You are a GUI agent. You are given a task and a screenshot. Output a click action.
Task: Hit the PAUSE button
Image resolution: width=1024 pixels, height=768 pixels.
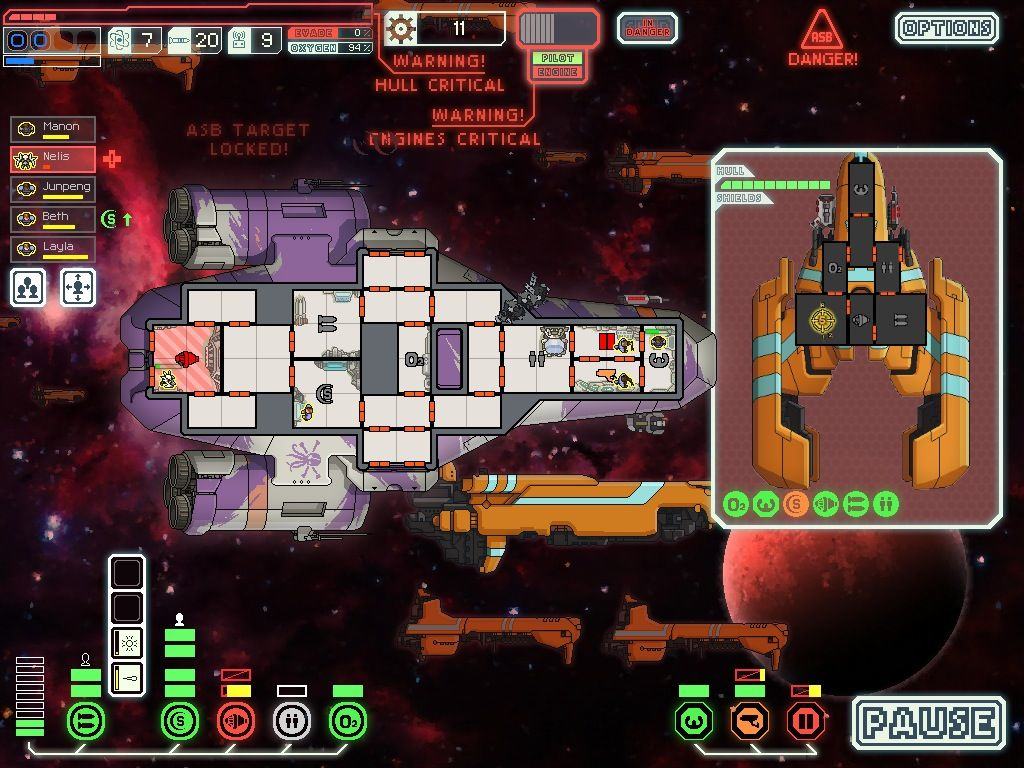tap(928, 722)
